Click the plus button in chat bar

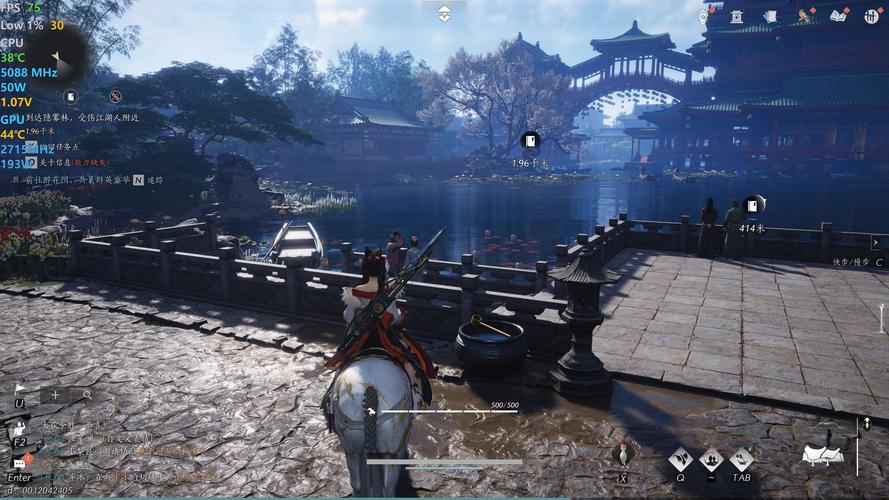pos(55,395)
